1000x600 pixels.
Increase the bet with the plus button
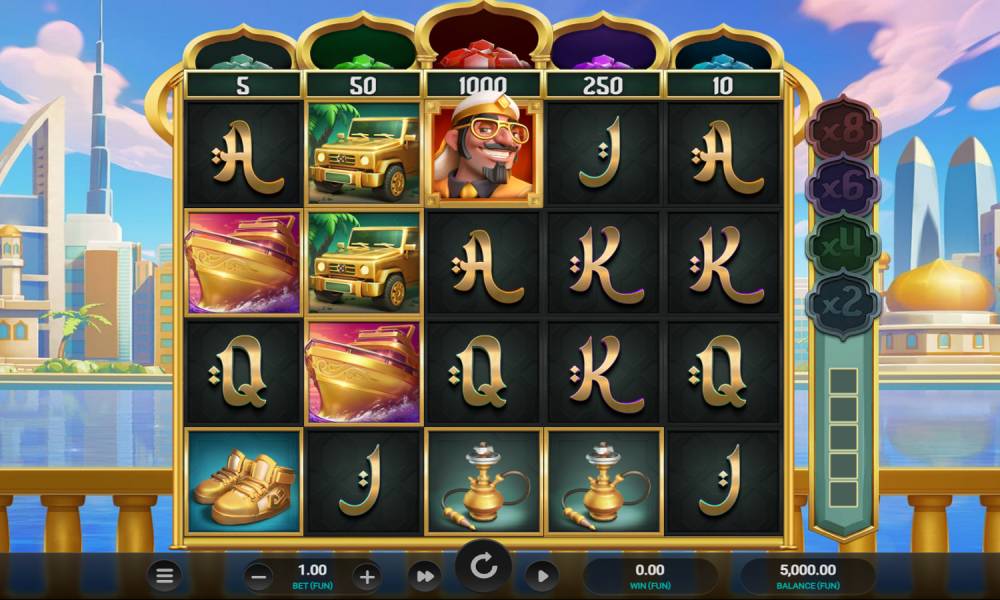(367, 576)
